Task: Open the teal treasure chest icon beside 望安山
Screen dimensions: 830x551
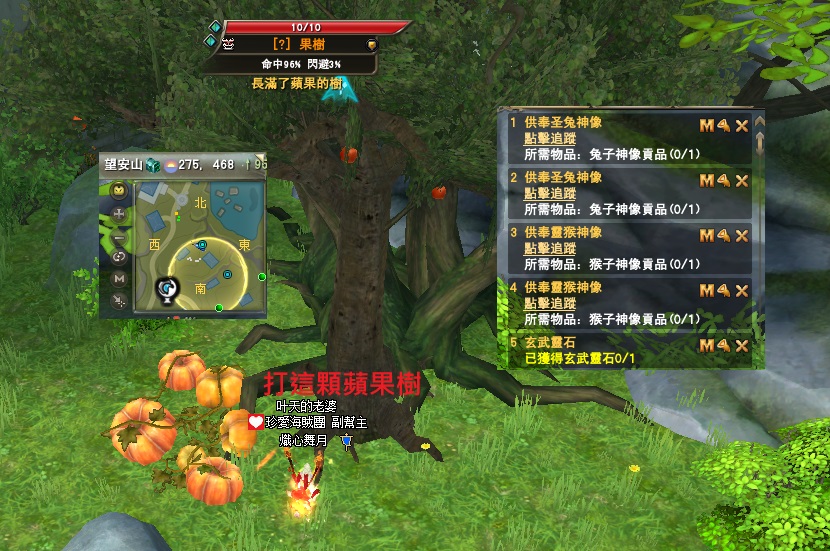Action: pyautogui.click(x=153, y=164)
